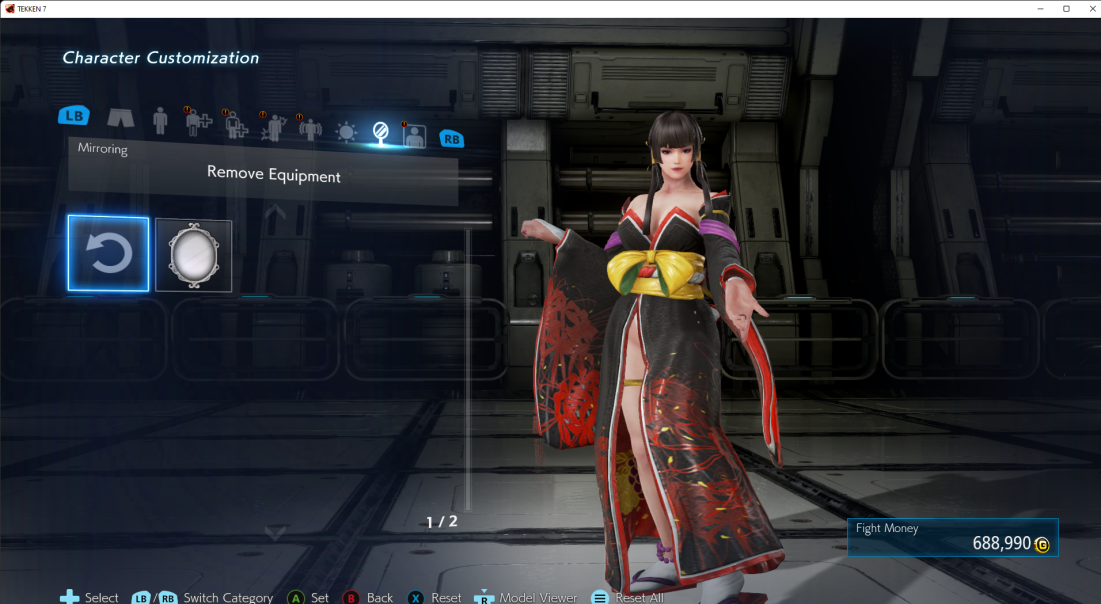Switch to the shorts clothing category tab
Screen dimensions: 1101x604
click(120, 120)
